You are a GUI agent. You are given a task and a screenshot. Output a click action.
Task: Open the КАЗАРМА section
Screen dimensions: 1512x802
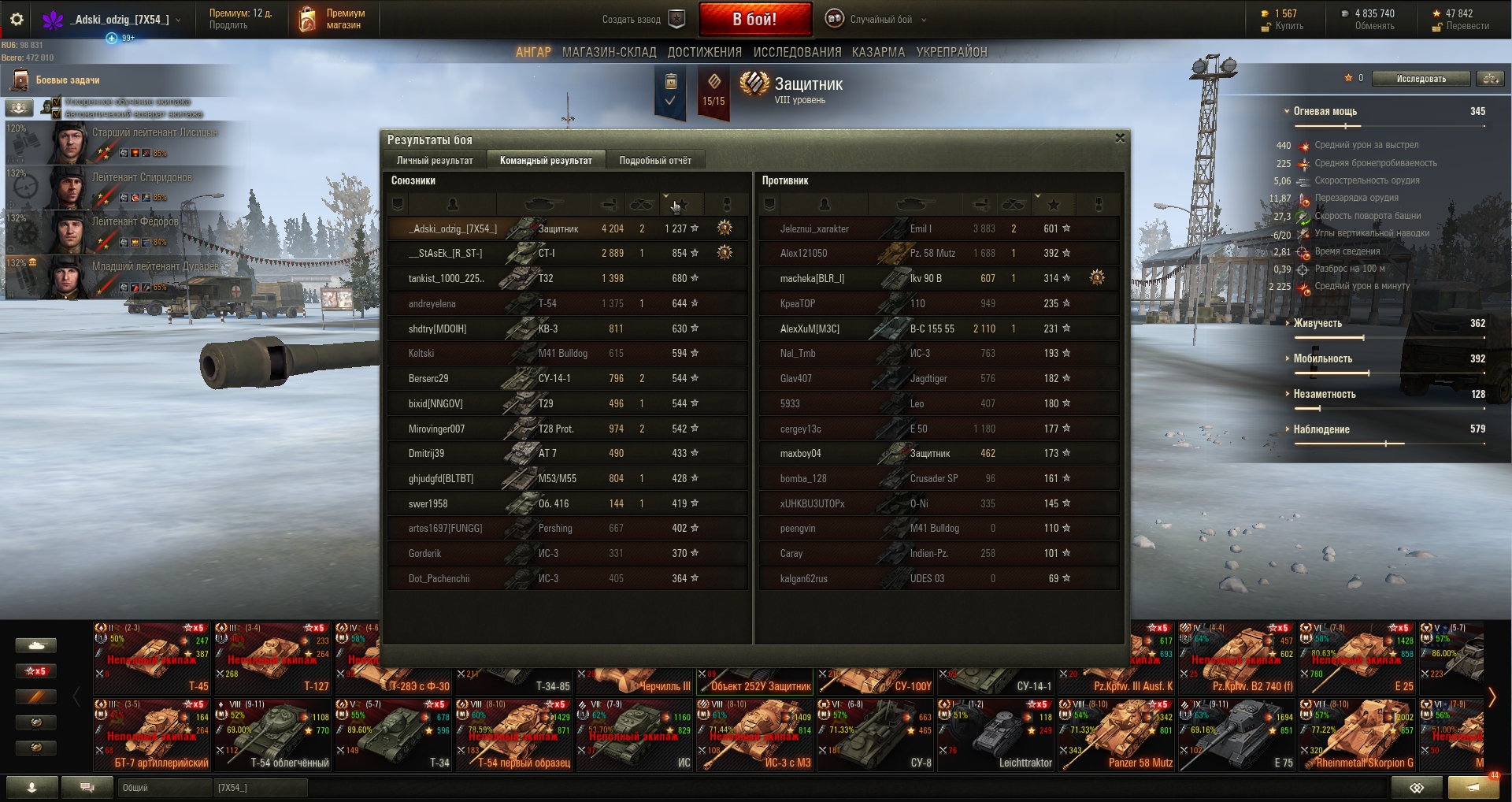click(878, 53)
